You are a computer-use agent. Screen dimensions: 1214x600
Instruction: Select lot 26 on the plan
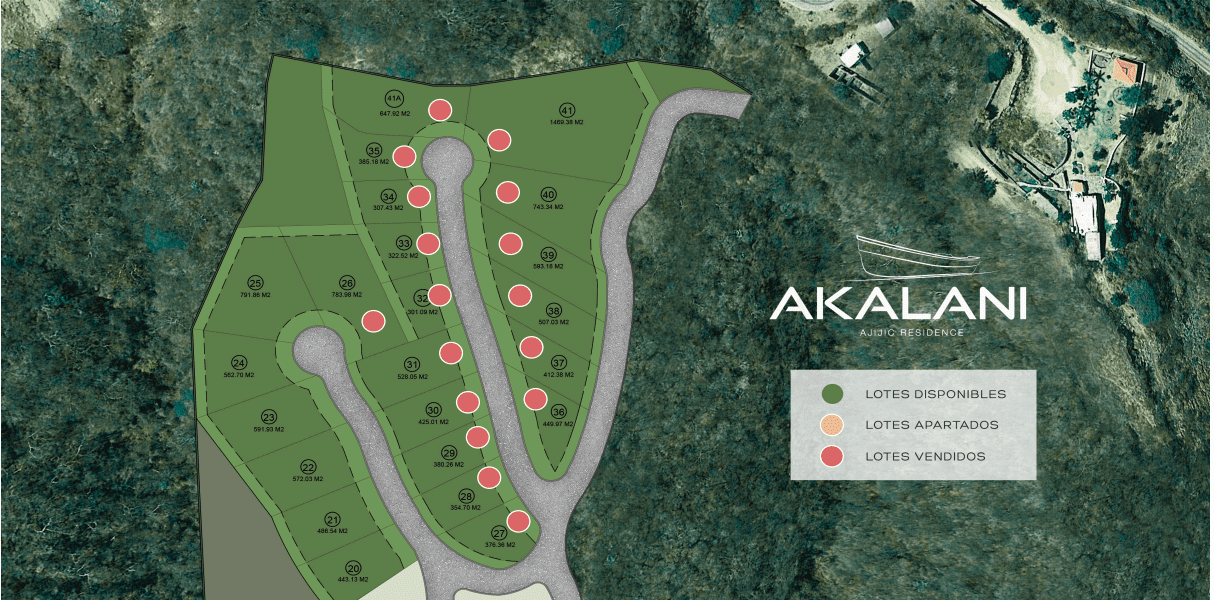click(347, 283)
